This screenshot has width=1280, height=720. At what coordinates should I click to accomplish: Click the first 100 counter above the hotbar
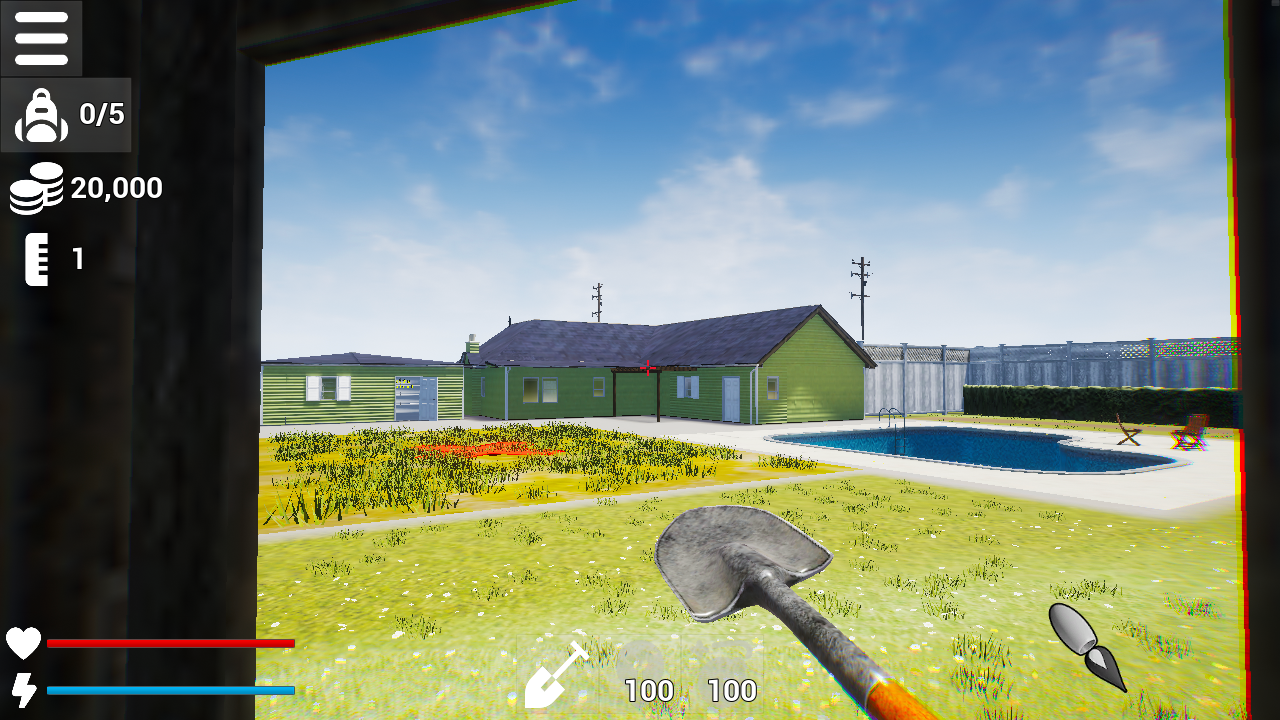650,690
